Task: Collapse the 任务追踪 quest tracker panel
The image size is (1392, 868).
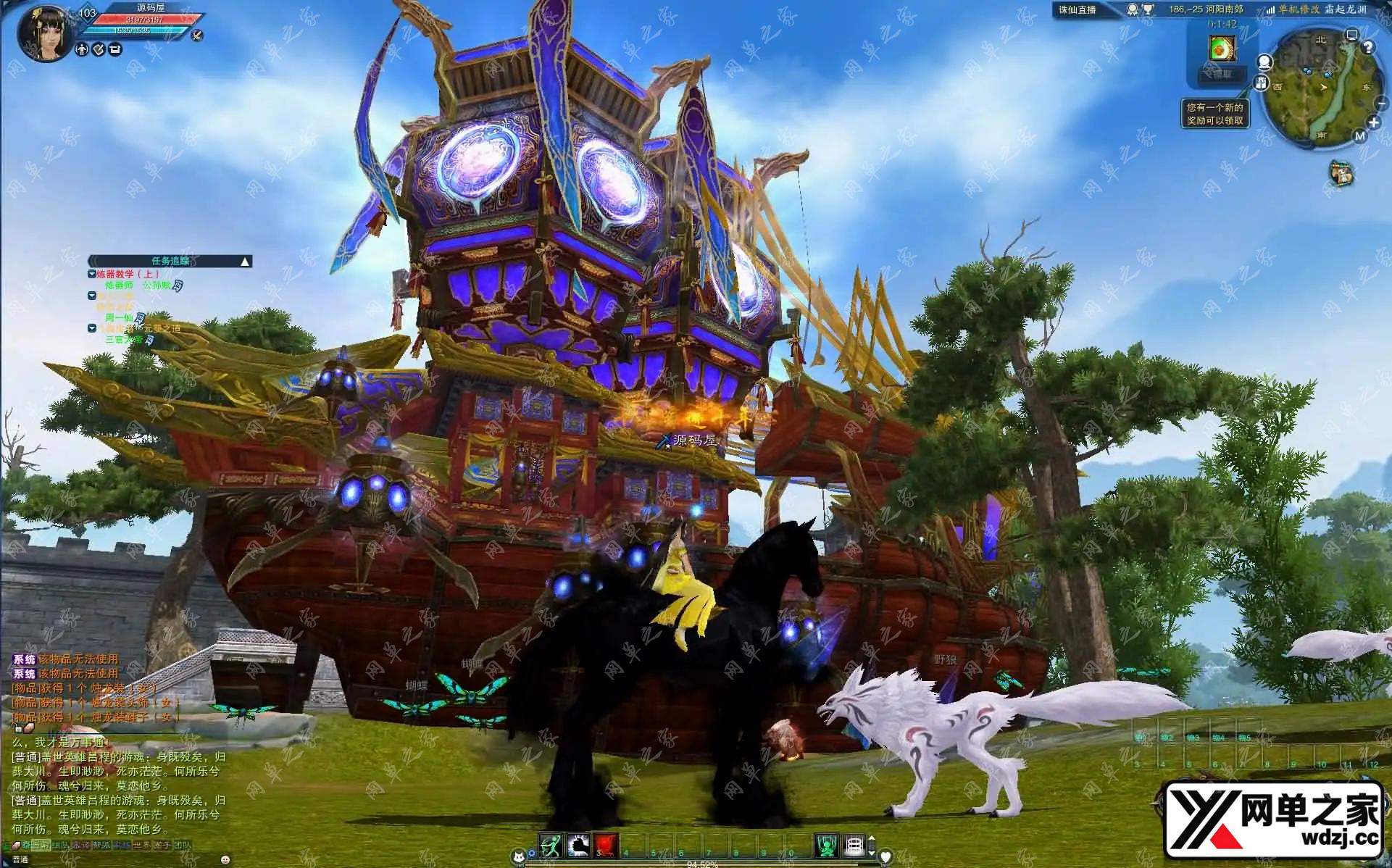Action: point(245,262)
